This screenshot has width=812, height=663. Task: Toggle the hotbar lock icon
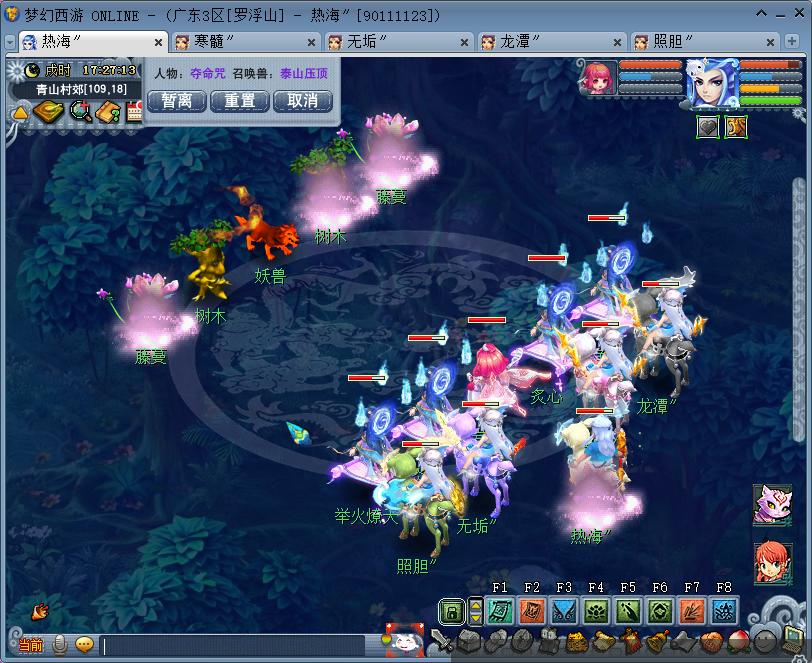tap(452, 610)
